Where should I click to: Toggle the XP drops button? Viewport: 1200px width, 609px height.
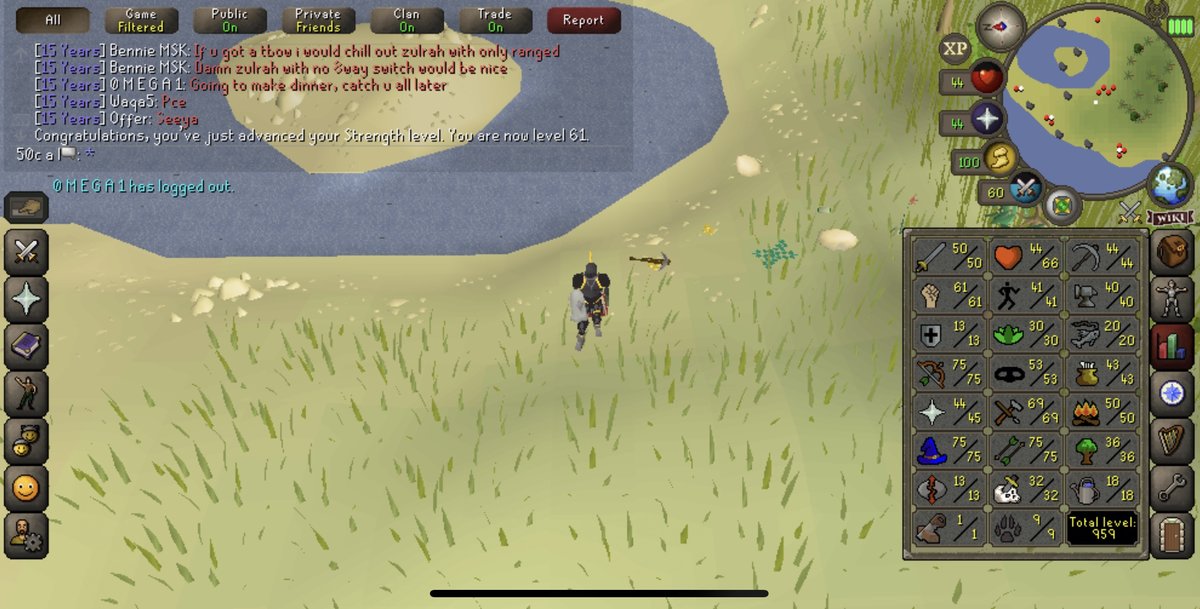pyautogui.click(x=956, y=48)
